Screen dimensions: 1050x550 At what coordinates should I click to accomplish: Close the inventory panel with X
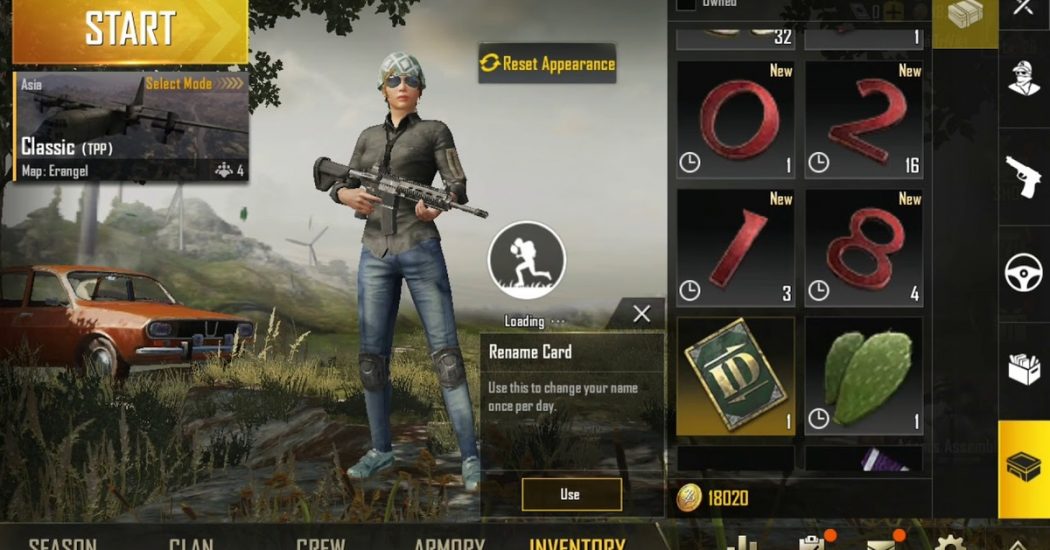click(1024, 10)
